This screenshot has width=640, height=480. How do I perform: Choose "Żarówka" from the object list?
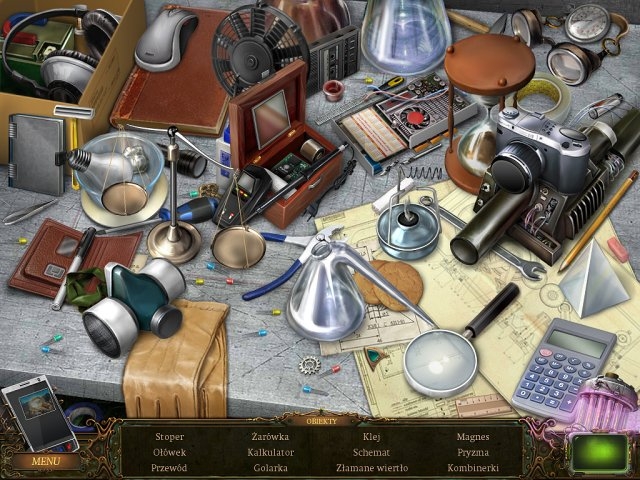(270, 437)
